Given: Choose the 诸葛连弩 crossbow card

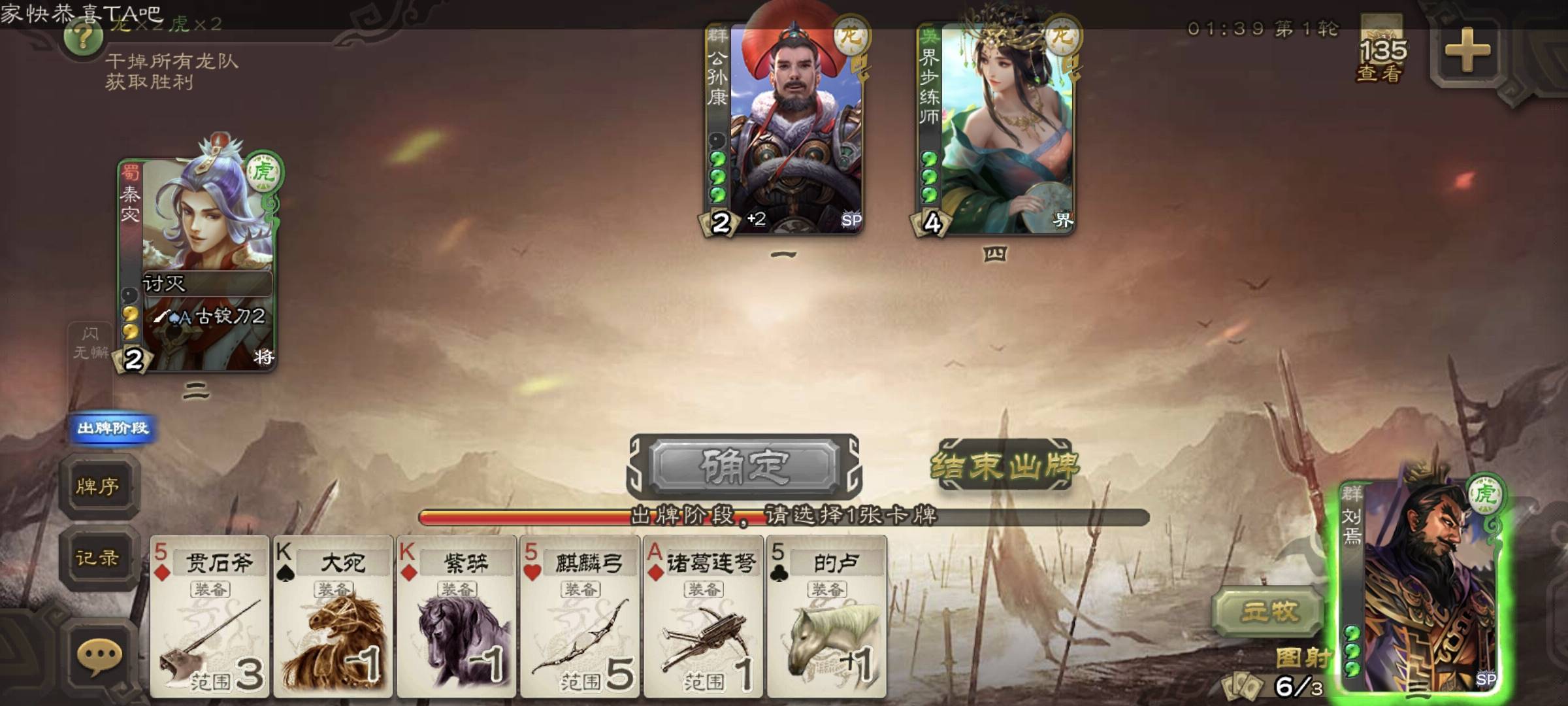Looking at the screenshot, I should click(x=704, y=616).
